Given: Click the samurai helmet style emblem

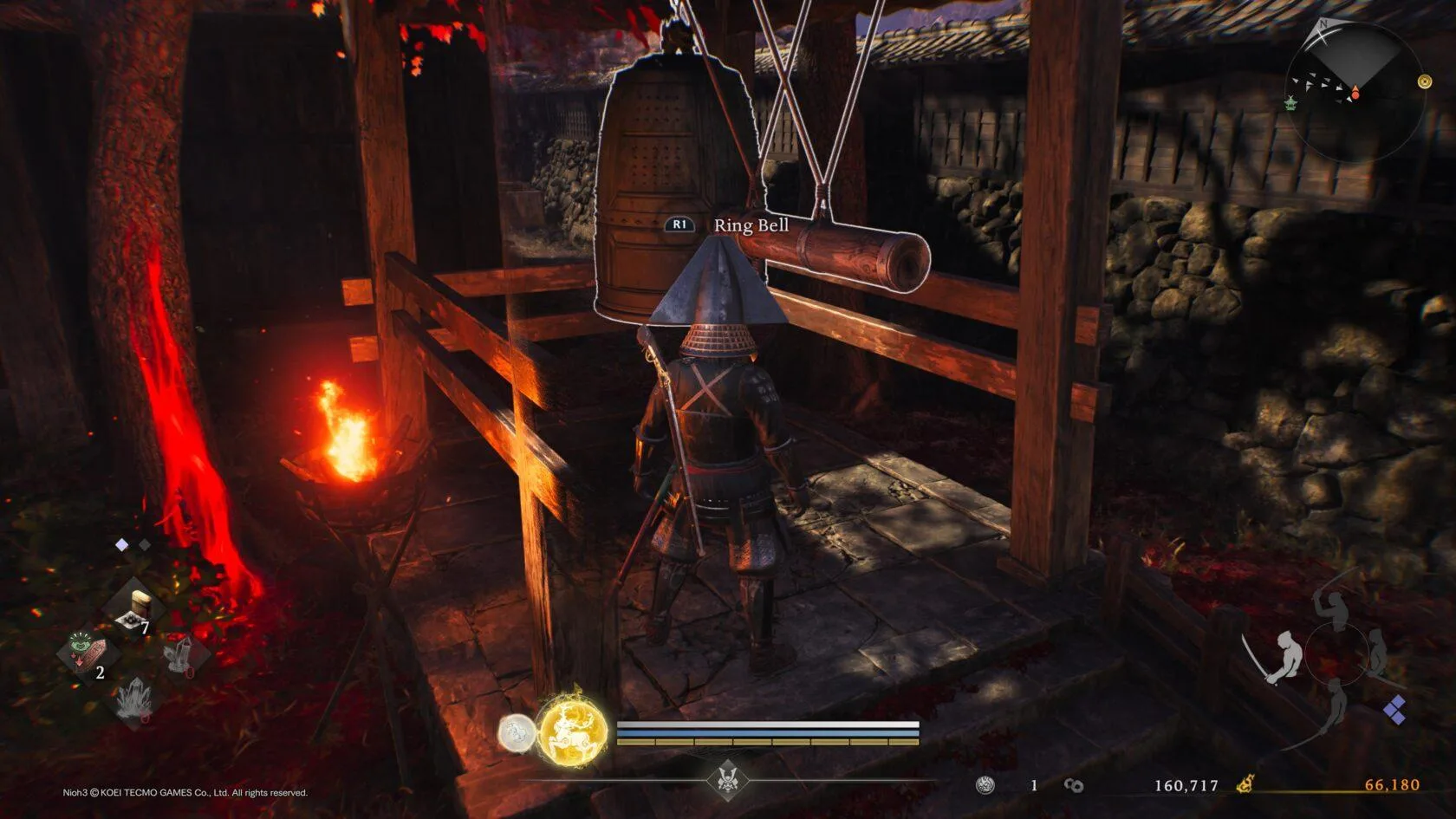Looking at the screenshot, I should point(727,778).
